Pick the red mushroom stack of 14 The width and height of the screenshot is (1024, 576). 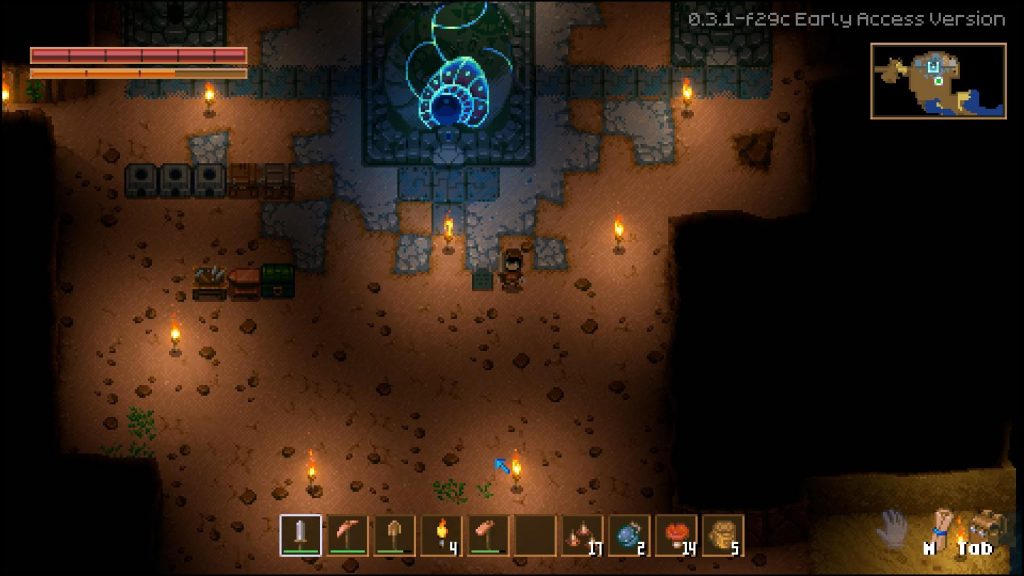[676, 535]
